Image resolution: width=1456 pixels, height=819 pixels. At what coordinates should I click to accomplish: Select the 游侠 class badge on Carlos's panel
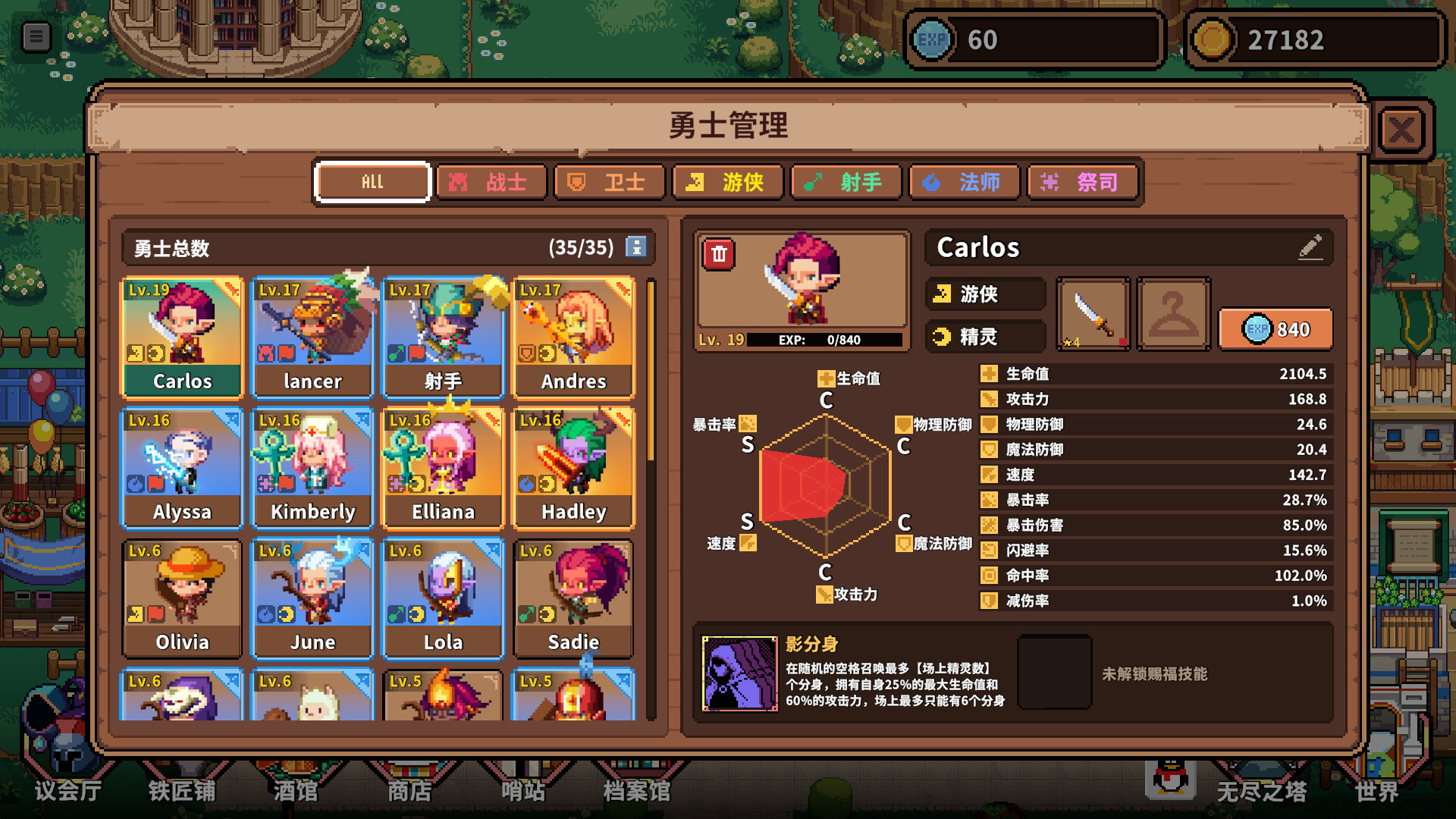pyautogui.click(x=984, y=294)
